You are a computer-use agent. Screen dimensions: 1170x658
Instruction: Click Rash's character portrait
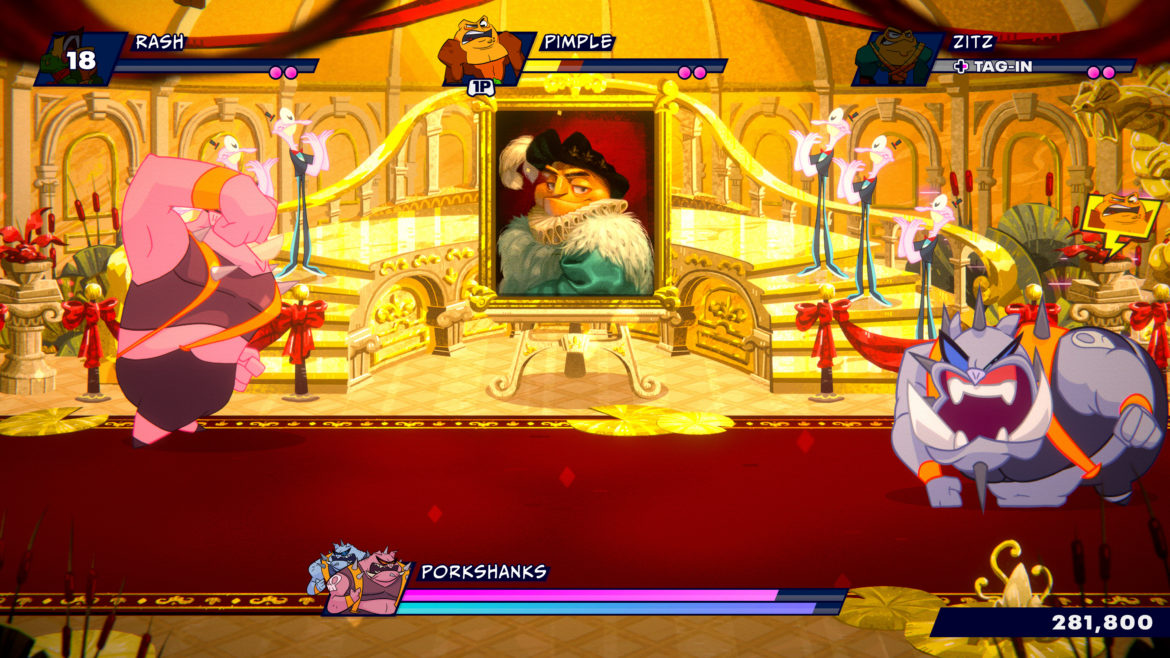pyautogui.click(x=80, y=60)
